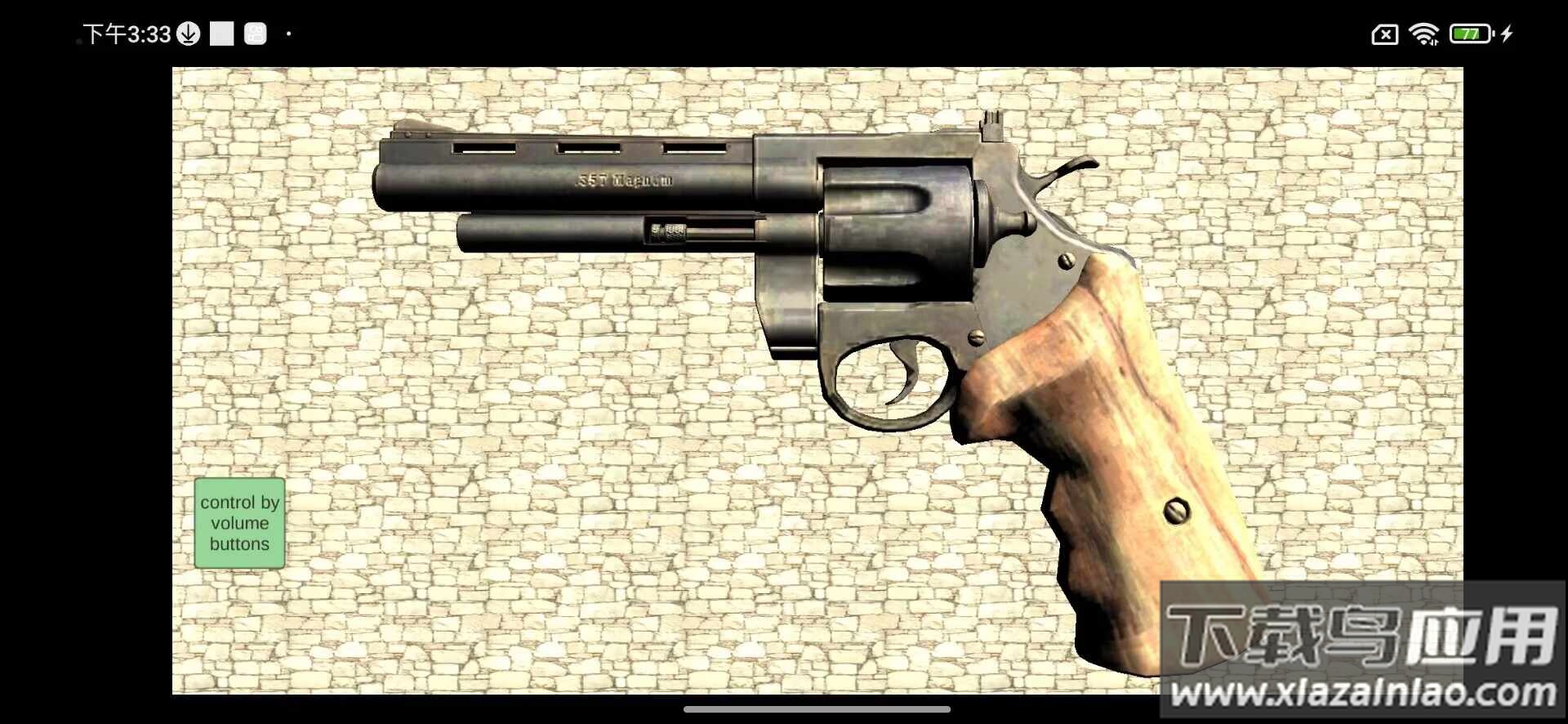Tap the download icon in the status bar

click(189, 34)
